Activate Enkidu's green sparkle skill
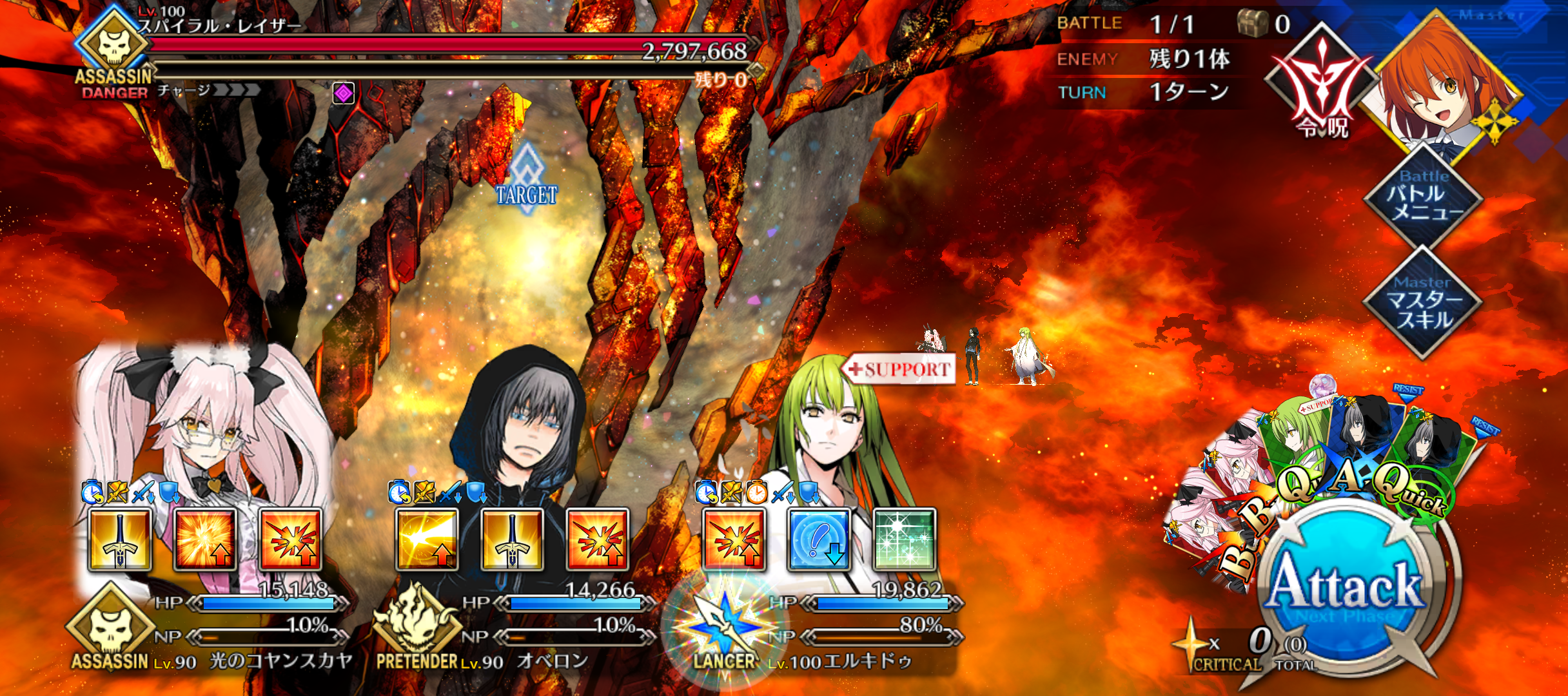 point(904,539)
